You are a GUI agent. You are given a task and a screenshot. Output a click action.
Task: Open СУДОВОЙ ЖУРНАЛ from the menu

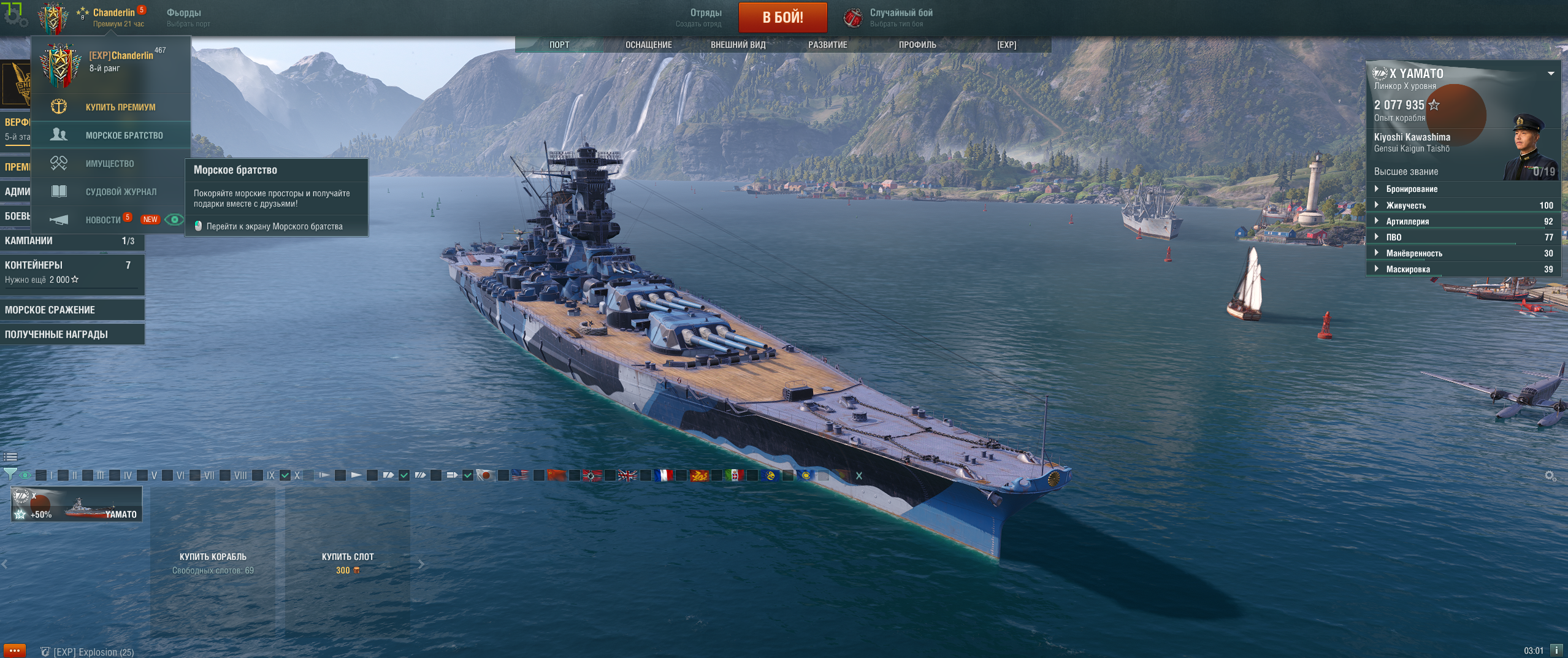pyautogui.click(x=121, y=192)
